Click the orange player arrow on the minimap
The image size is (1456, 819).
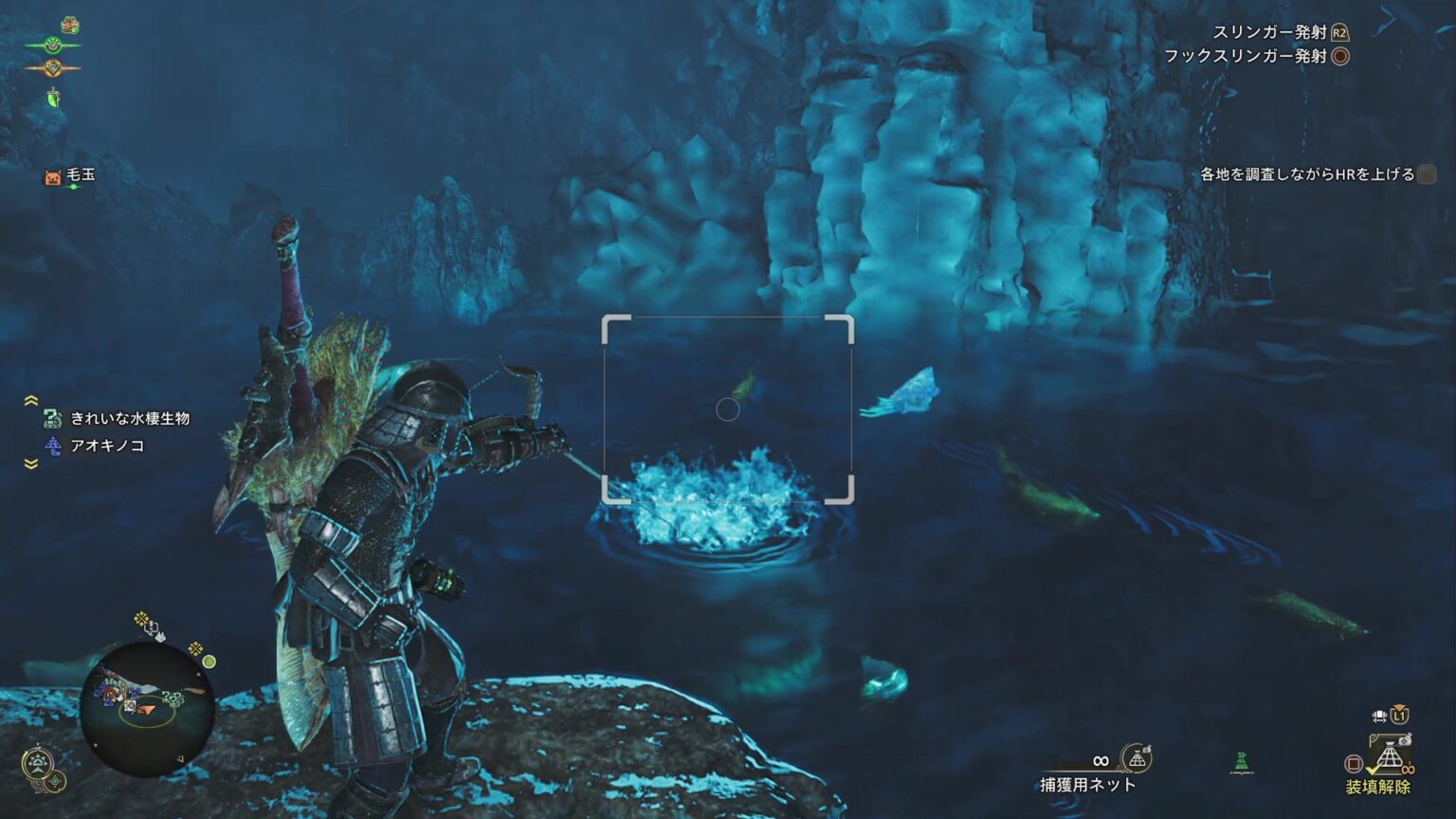144,709
